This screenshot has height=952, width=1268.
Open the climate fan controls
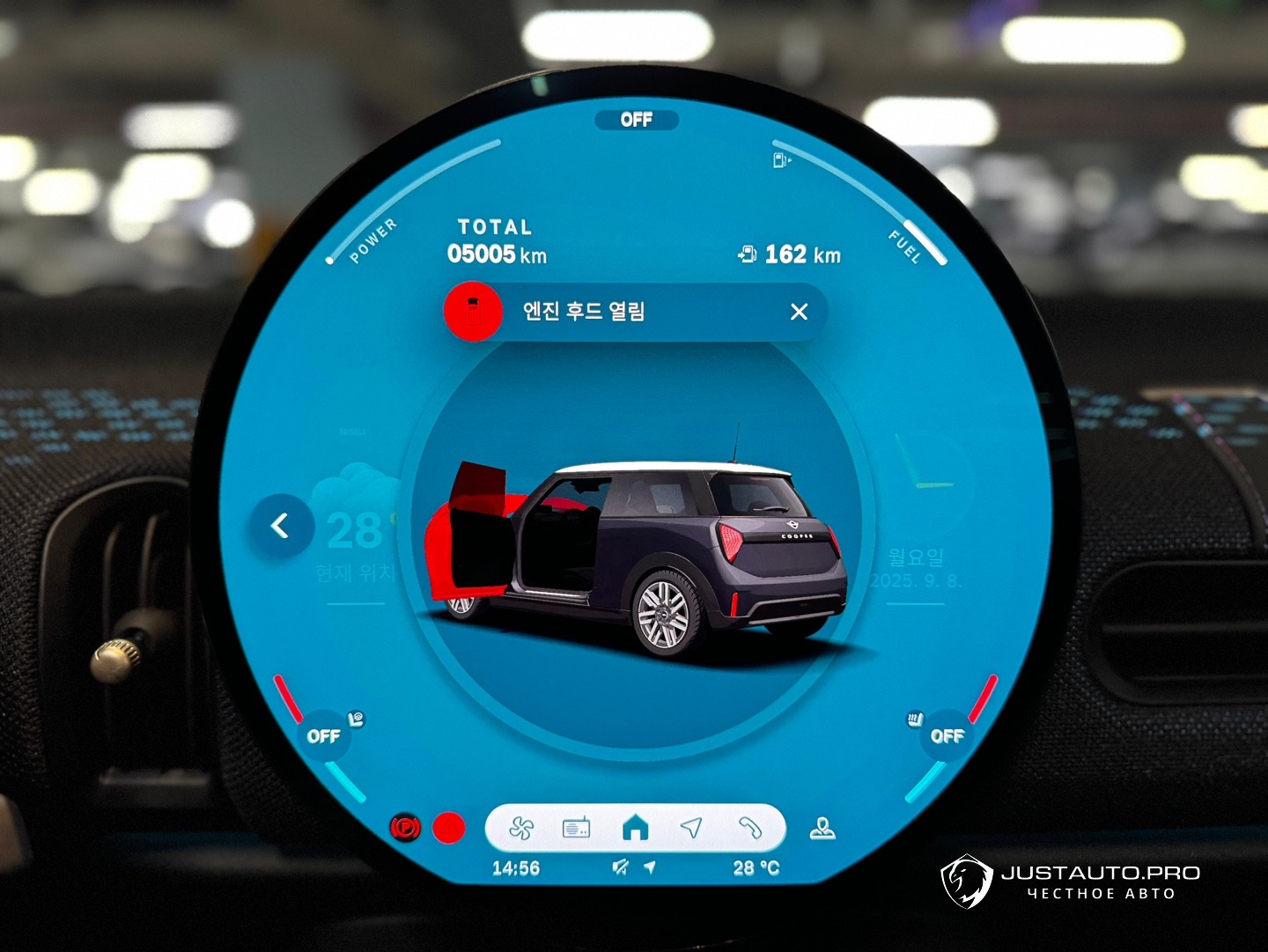point(521,828)
